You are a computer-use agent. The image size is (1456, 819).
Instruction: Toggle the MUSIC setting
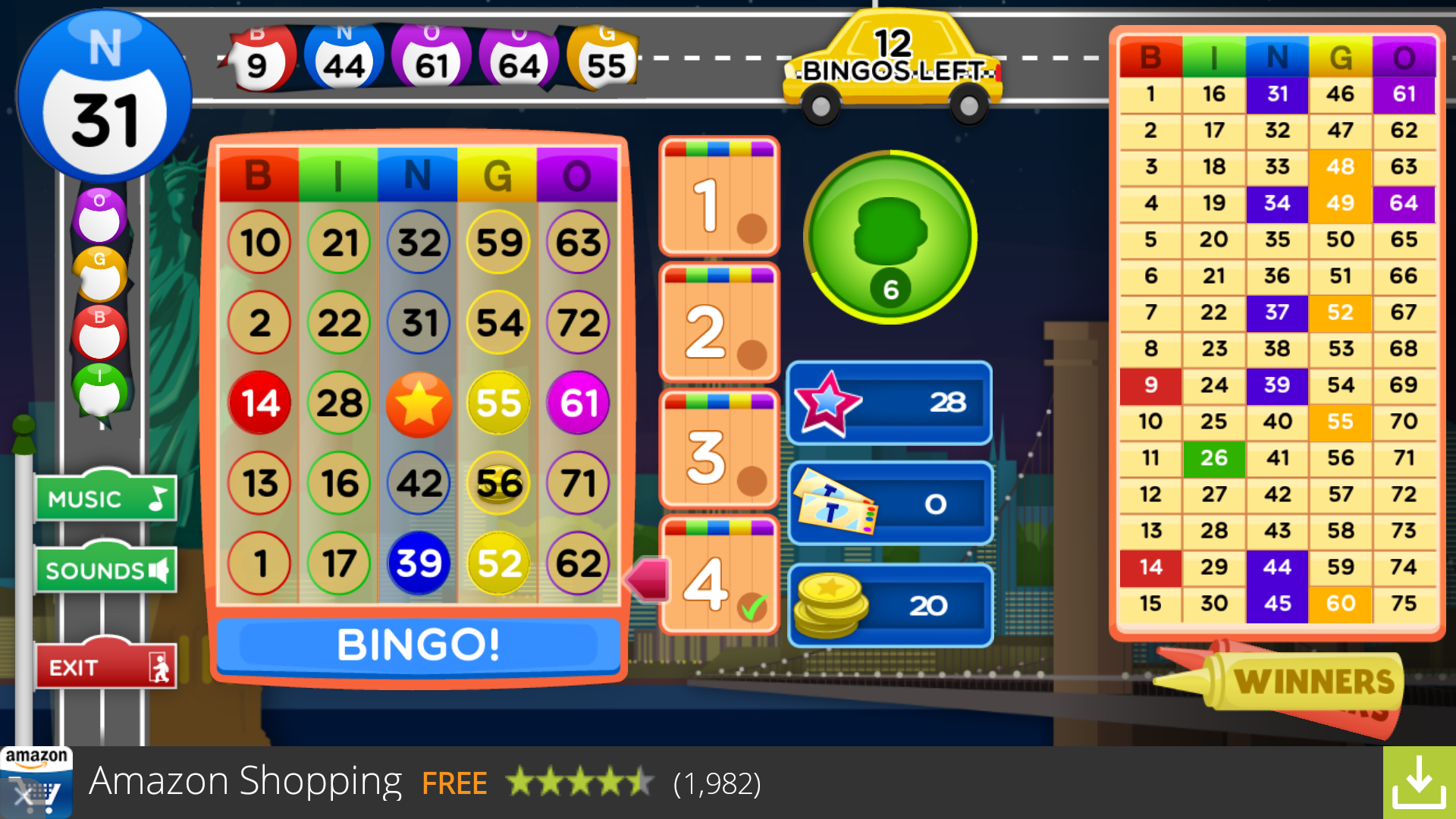point(105,497)
